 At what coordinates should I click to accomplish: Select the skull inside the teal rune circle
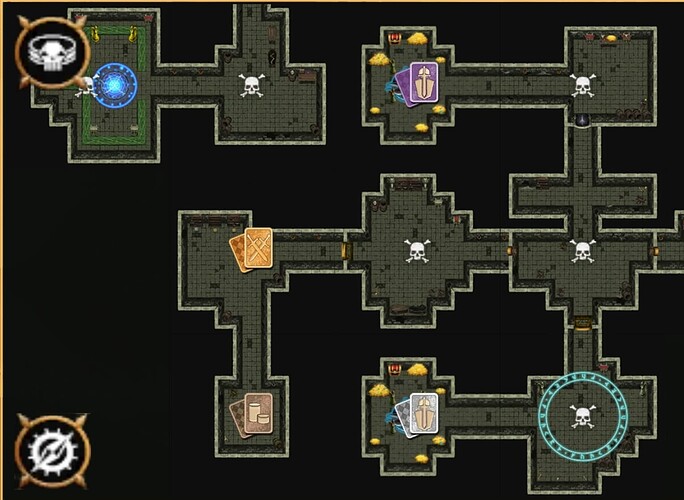(583, 415)
